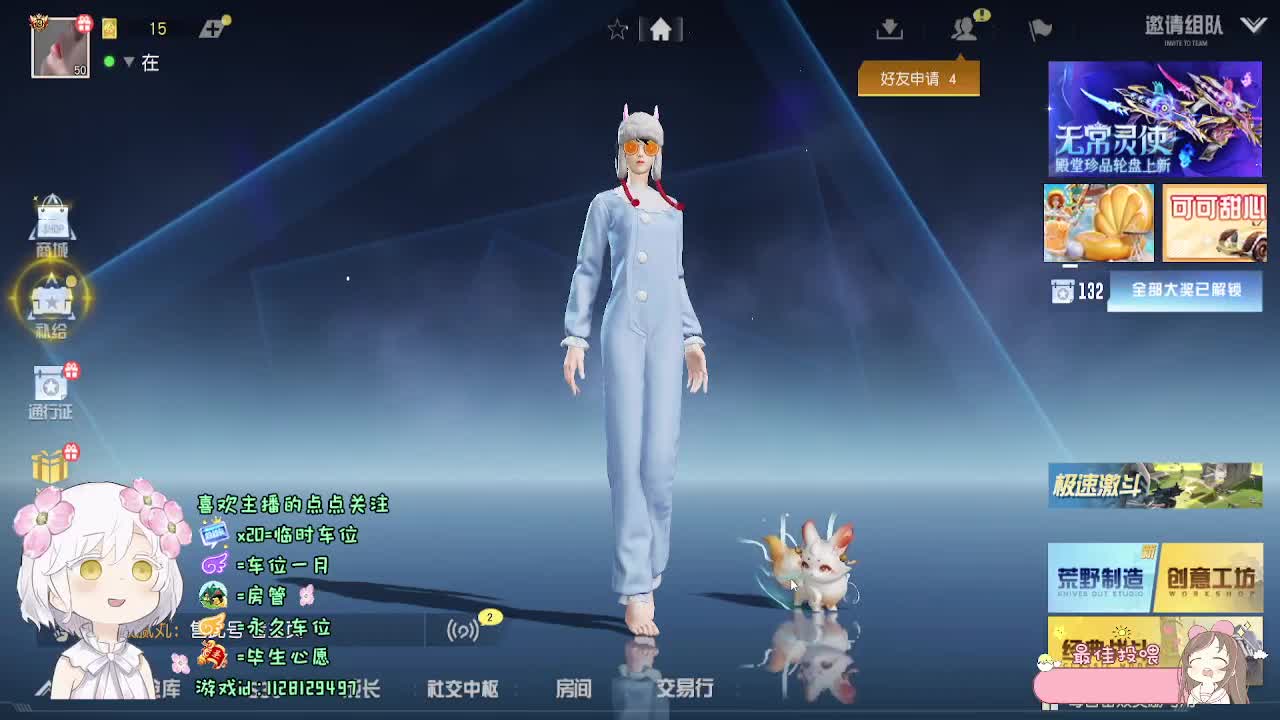Open the 好友申请 4 friend requests notice
The image size is (1280, 720).
tap(918, 77)
